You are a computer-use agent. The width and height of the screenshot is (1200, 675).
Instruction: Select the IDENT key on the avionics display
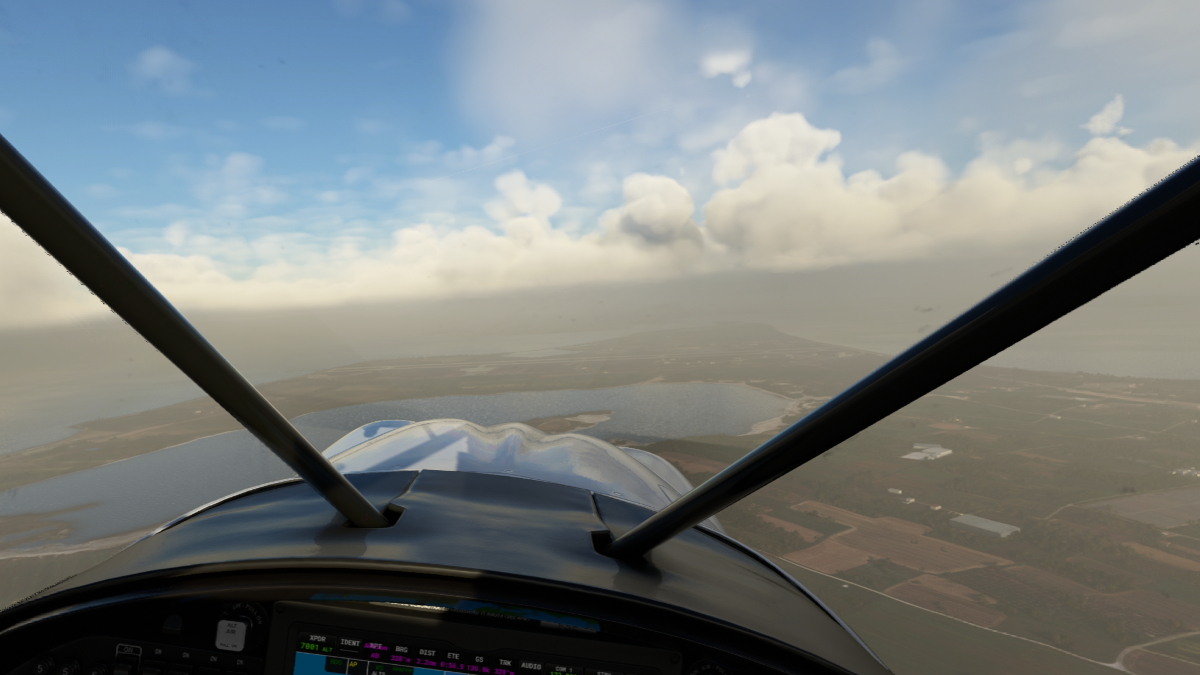click(x=350, y=642)
